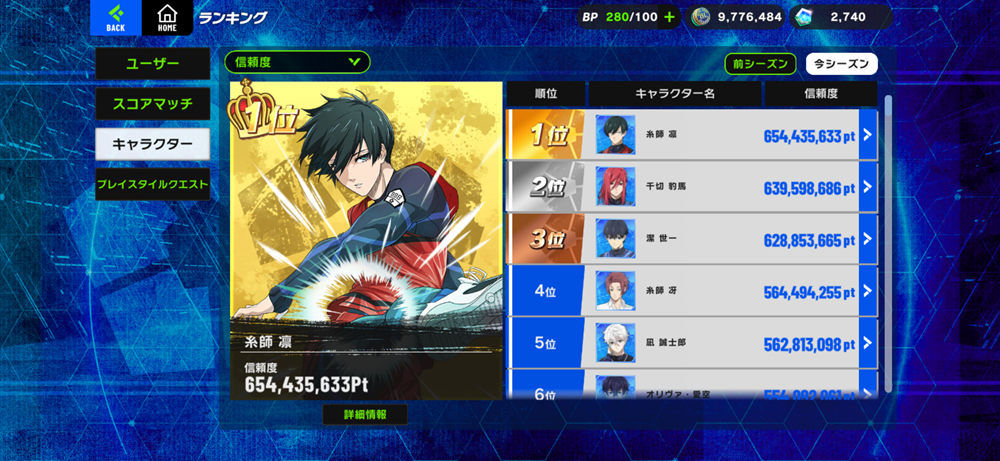This screenshot has width=1000, height=461.
Task: Select the 3位 潔 世一 ranking row
Action: 692,239
